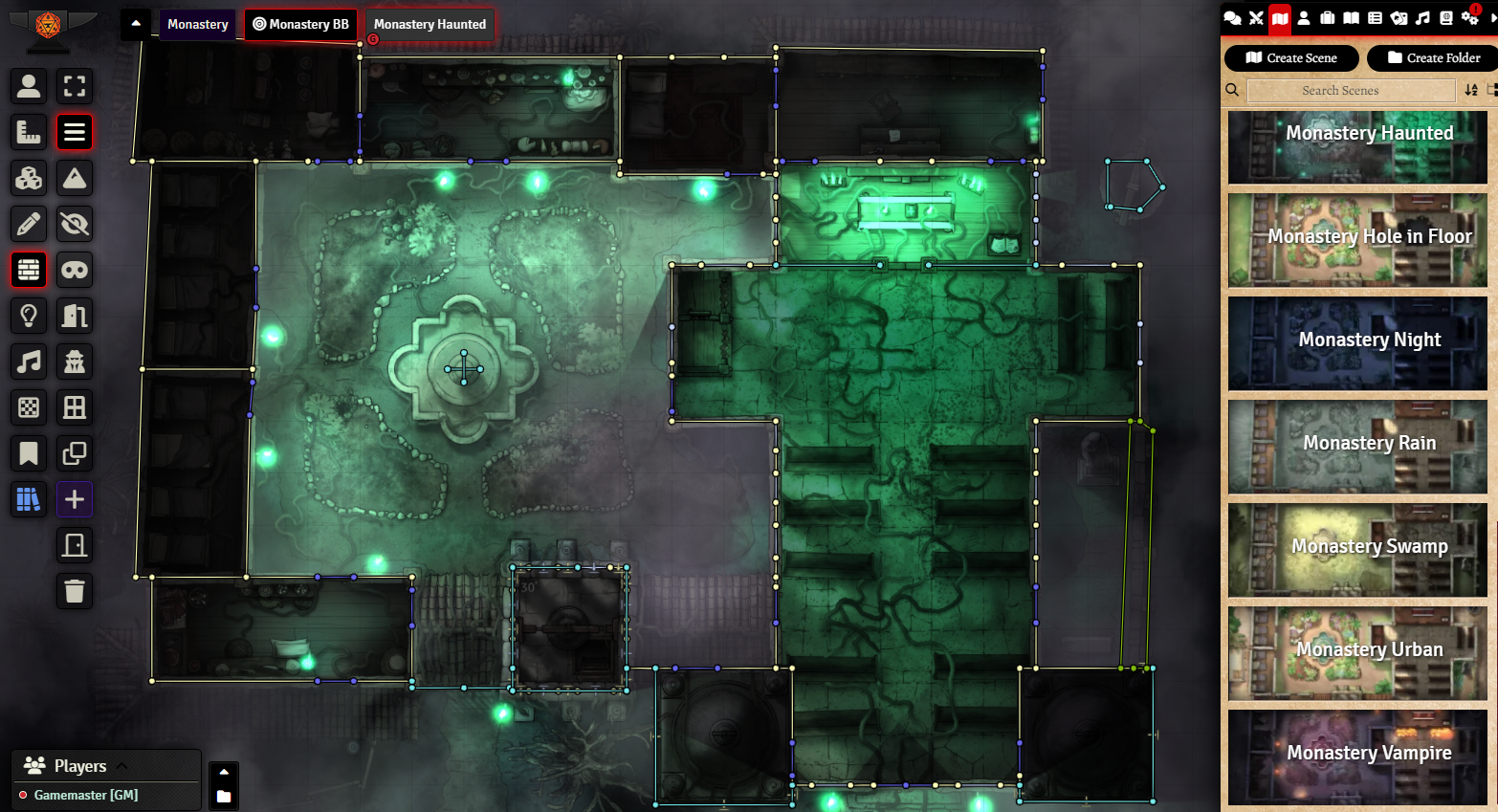
Task: Click the Create Folder button
Action: click(x=1433, y=58)
